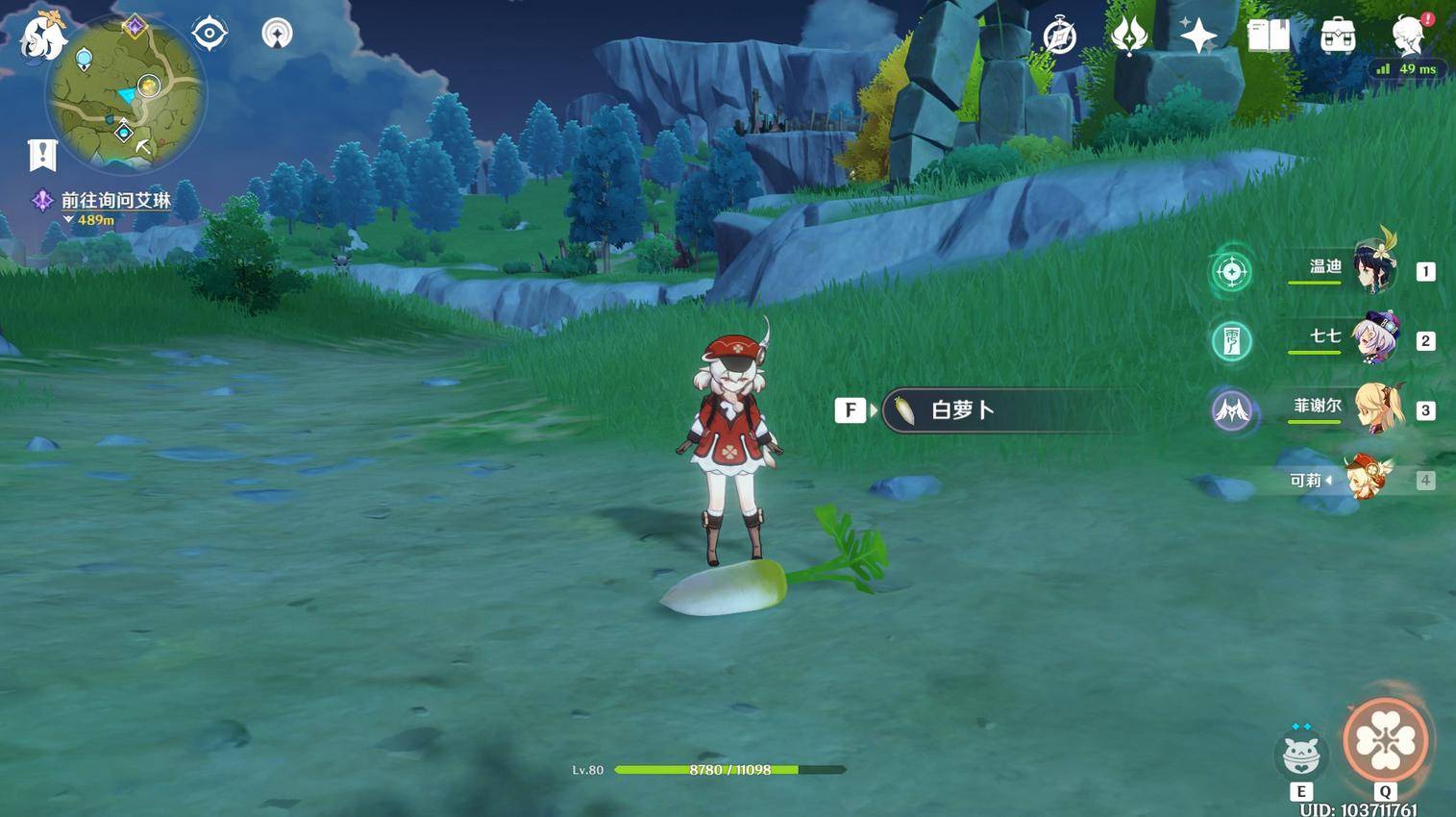
Task: Unleash Klee's clover elemental burst
Action: click(1385, 741)
